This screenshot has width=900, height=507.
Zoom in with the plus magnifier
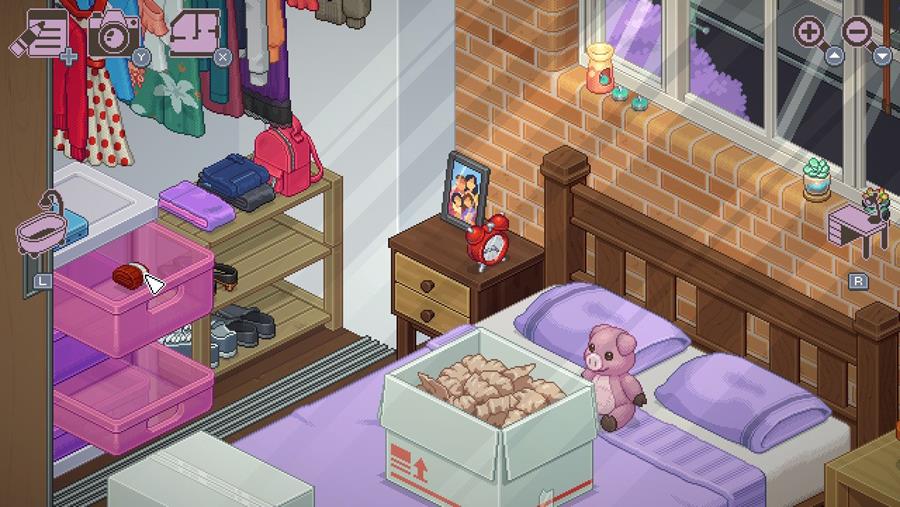810,32
